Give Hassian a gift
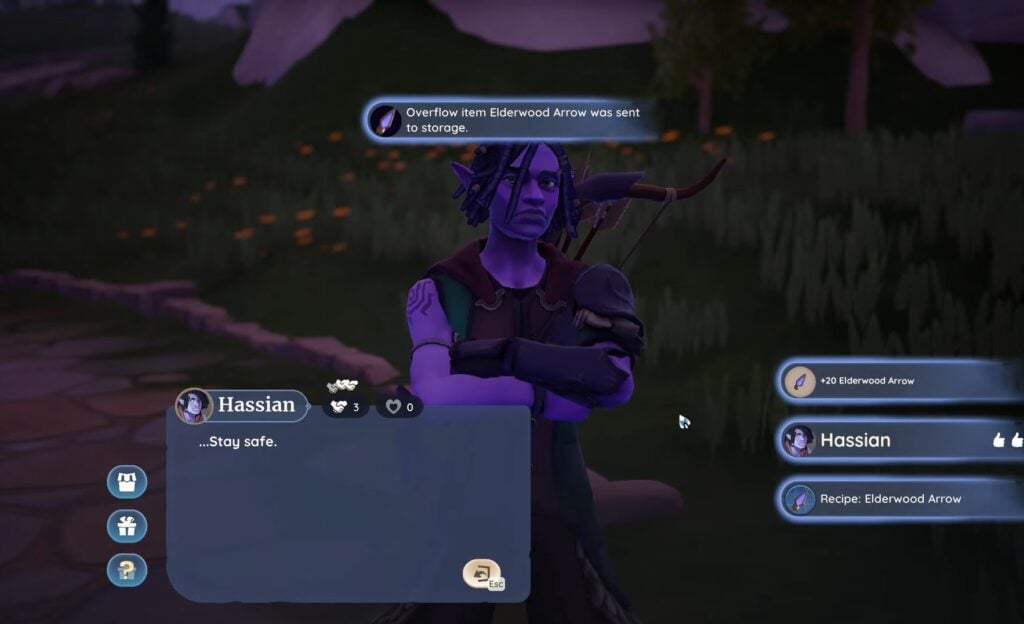Screen dimensions: 1024x624 127,526
